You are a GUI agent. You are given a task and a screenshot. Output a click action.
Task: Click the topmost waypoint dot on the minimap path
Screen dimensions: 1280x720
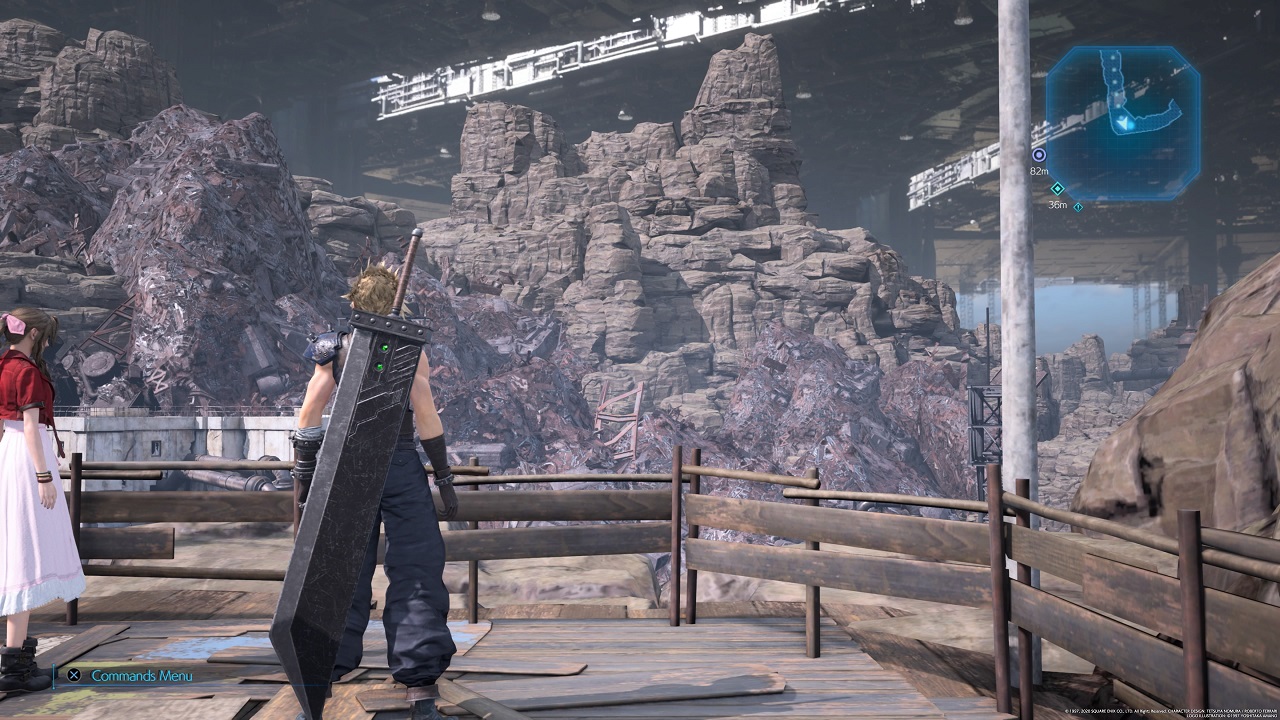pyautogui.click(x=1113, y=57)
